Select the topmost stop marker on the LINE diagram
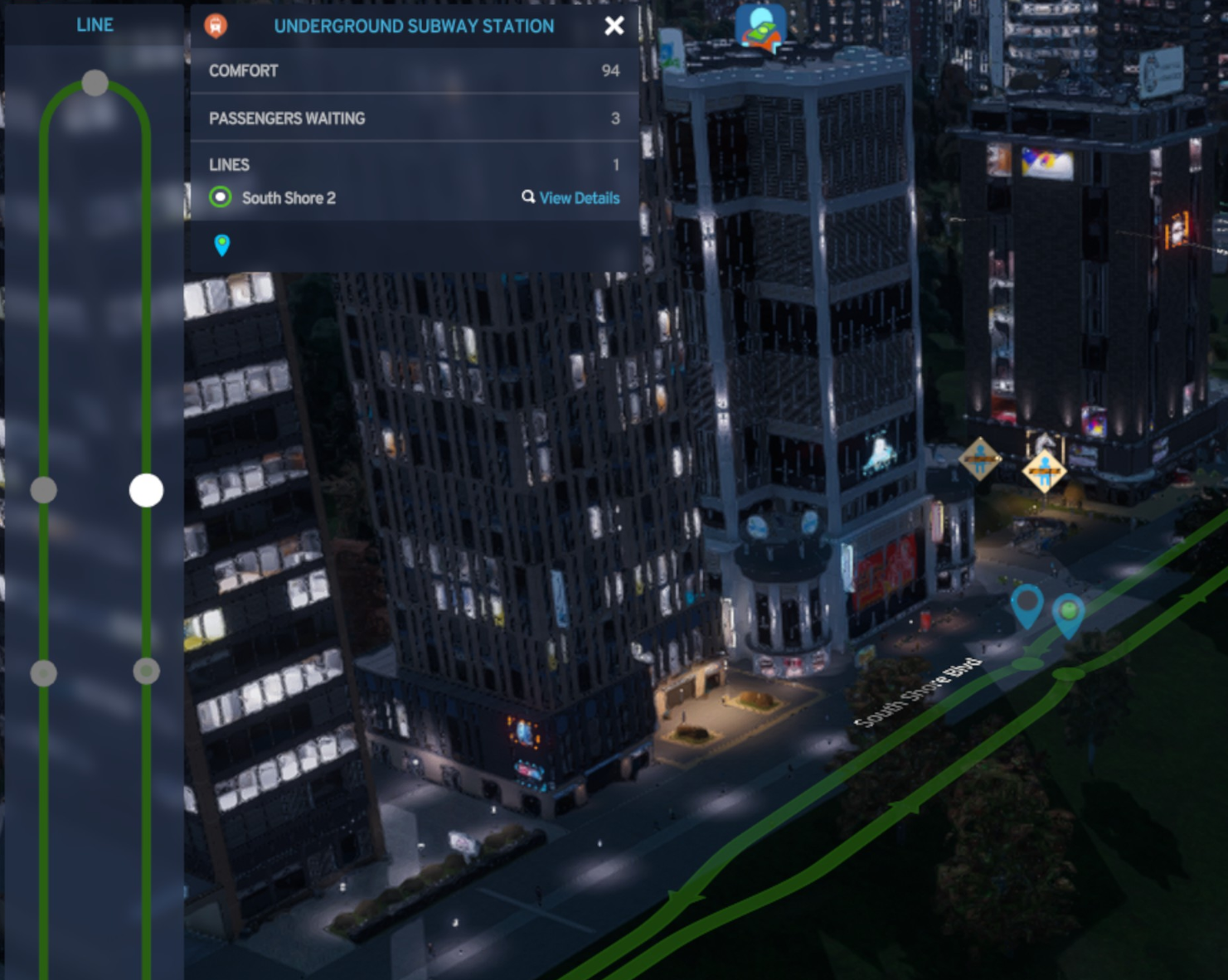 94,81
